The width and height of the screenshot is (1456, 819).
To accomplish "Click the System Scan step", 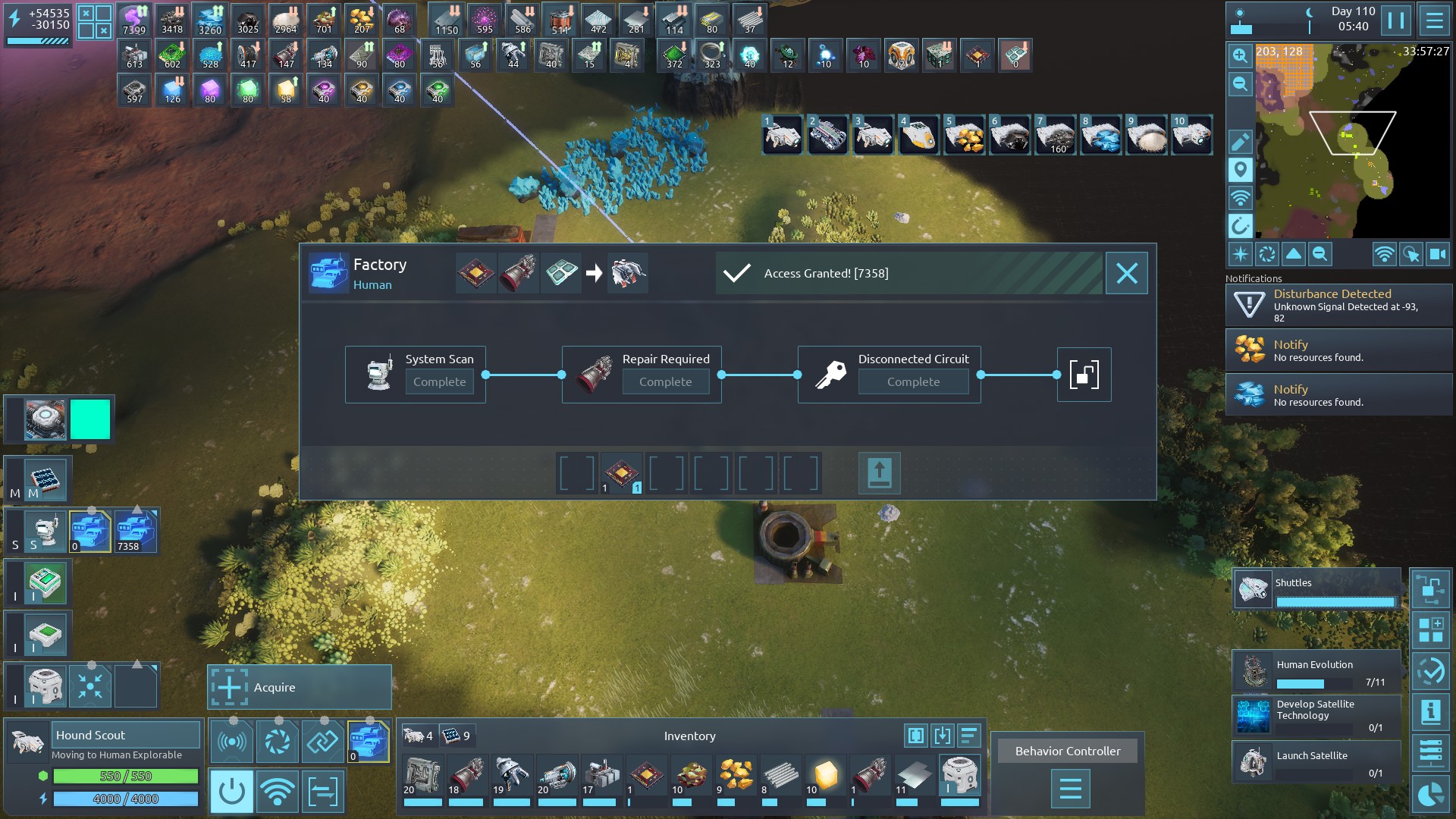I will (415, 374).
